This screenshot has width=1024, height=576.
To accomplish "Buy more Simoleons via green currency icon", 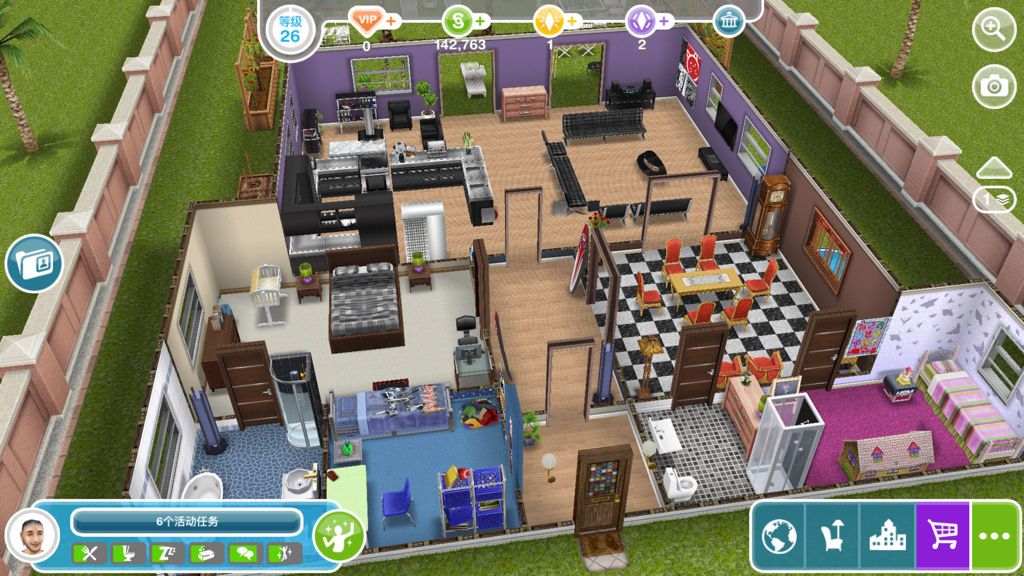I will [459, 20].
